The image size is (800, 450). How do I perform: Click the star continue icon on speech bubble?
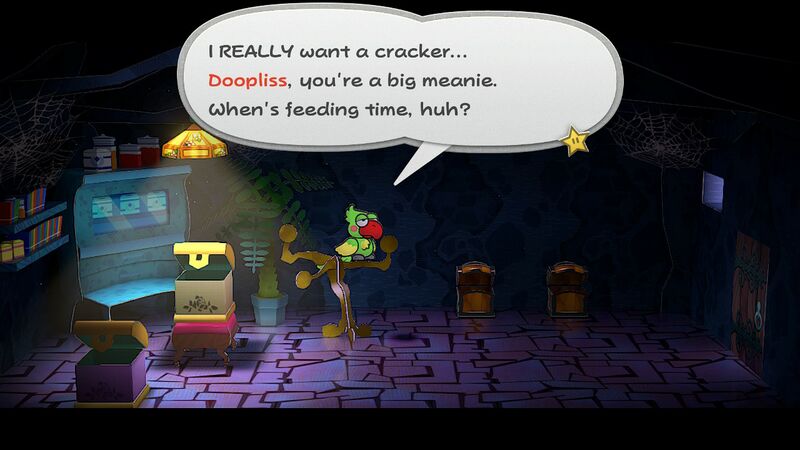(576, 141)
